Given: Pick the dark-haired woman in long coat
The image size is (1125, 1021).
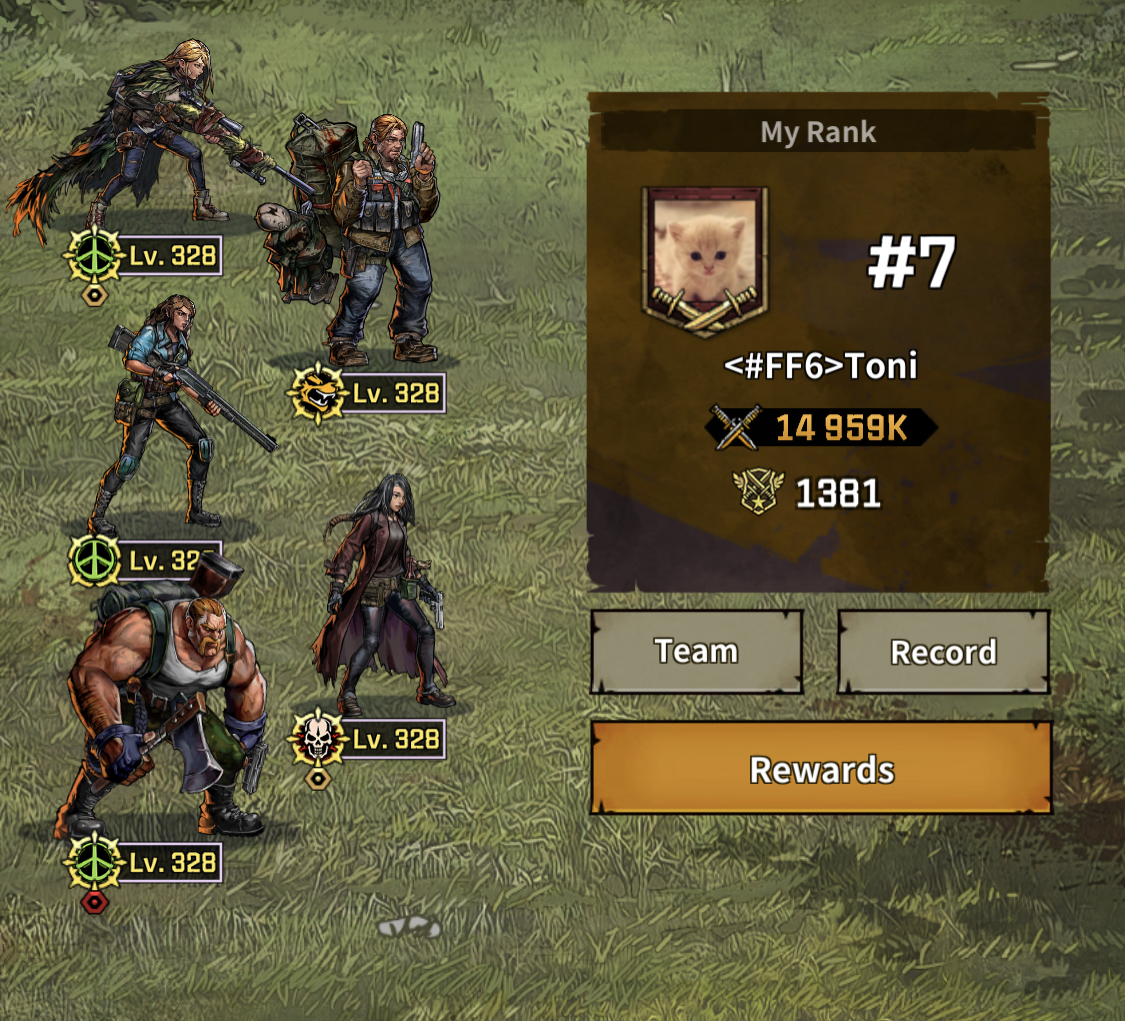Looking at the screenshot, I should (385, 590).
